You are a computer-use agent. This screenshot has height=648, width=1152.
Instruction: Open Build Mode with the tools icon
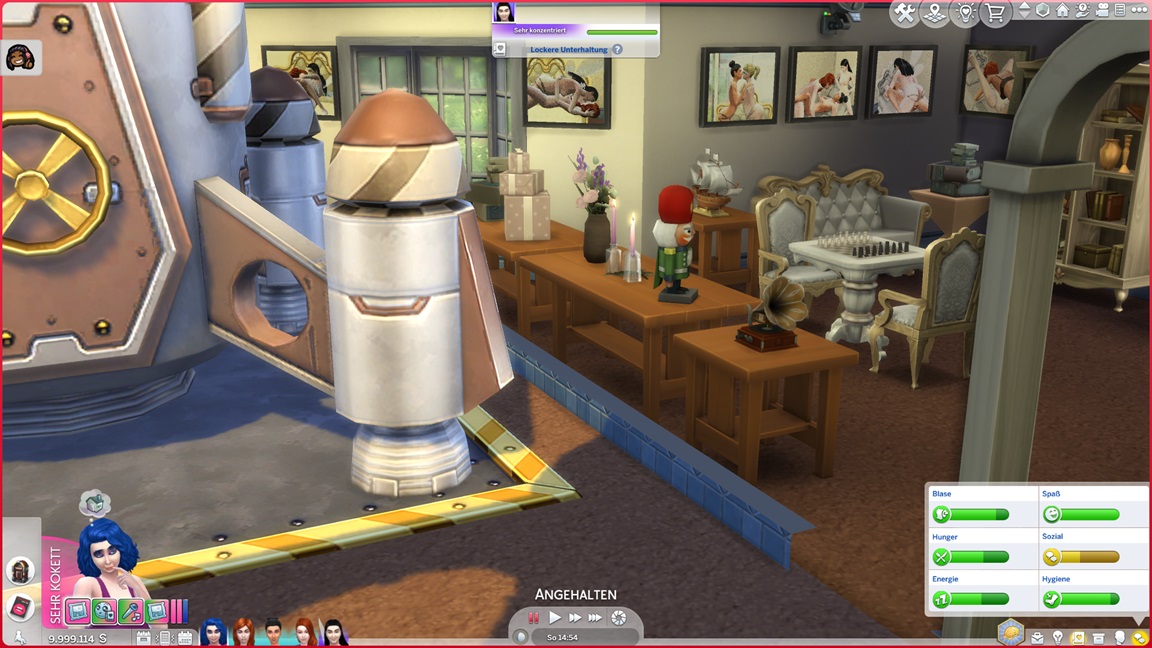tap(904, 13)
